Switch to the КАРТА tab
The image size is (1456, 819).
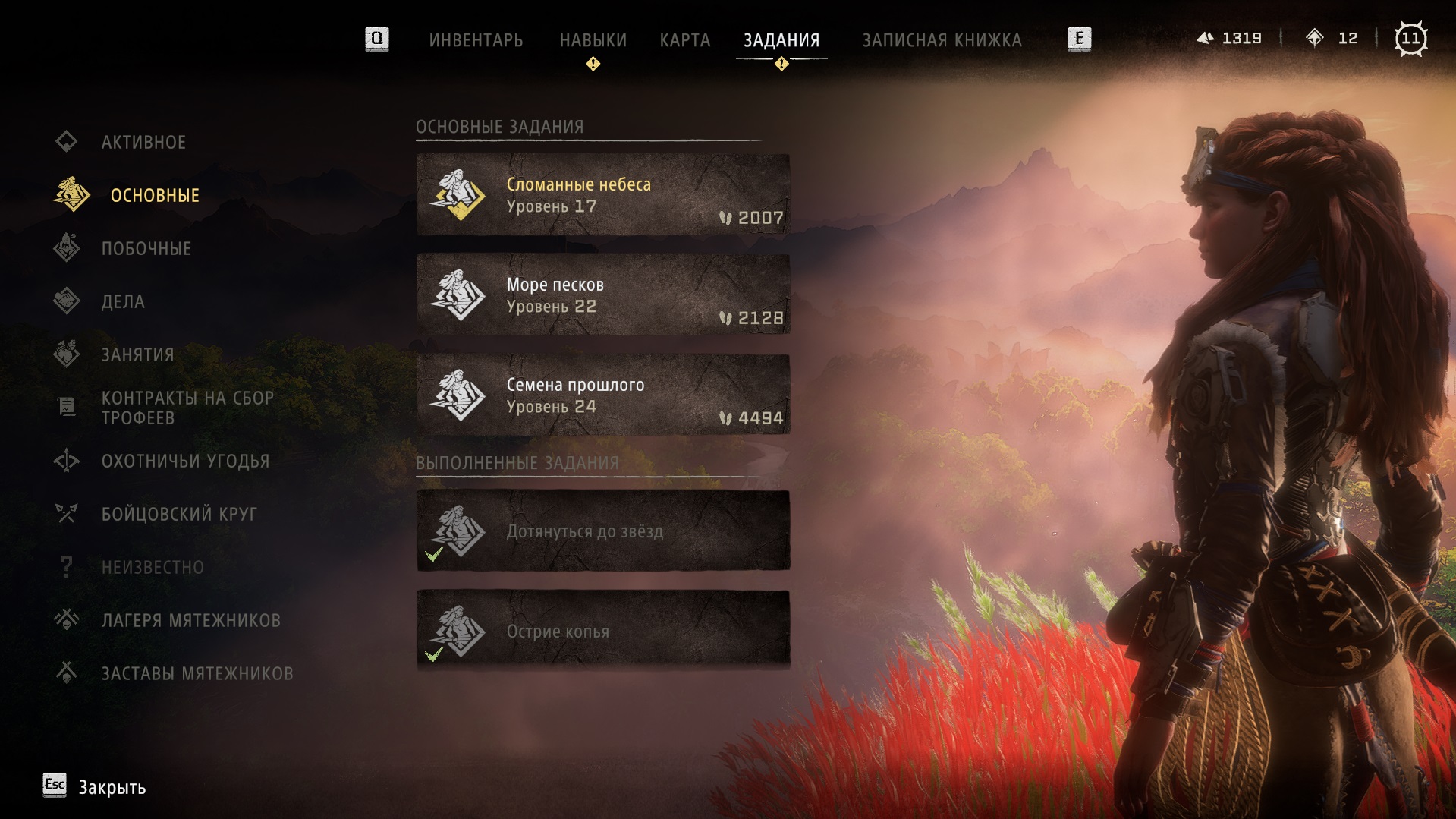coord(685,39)
